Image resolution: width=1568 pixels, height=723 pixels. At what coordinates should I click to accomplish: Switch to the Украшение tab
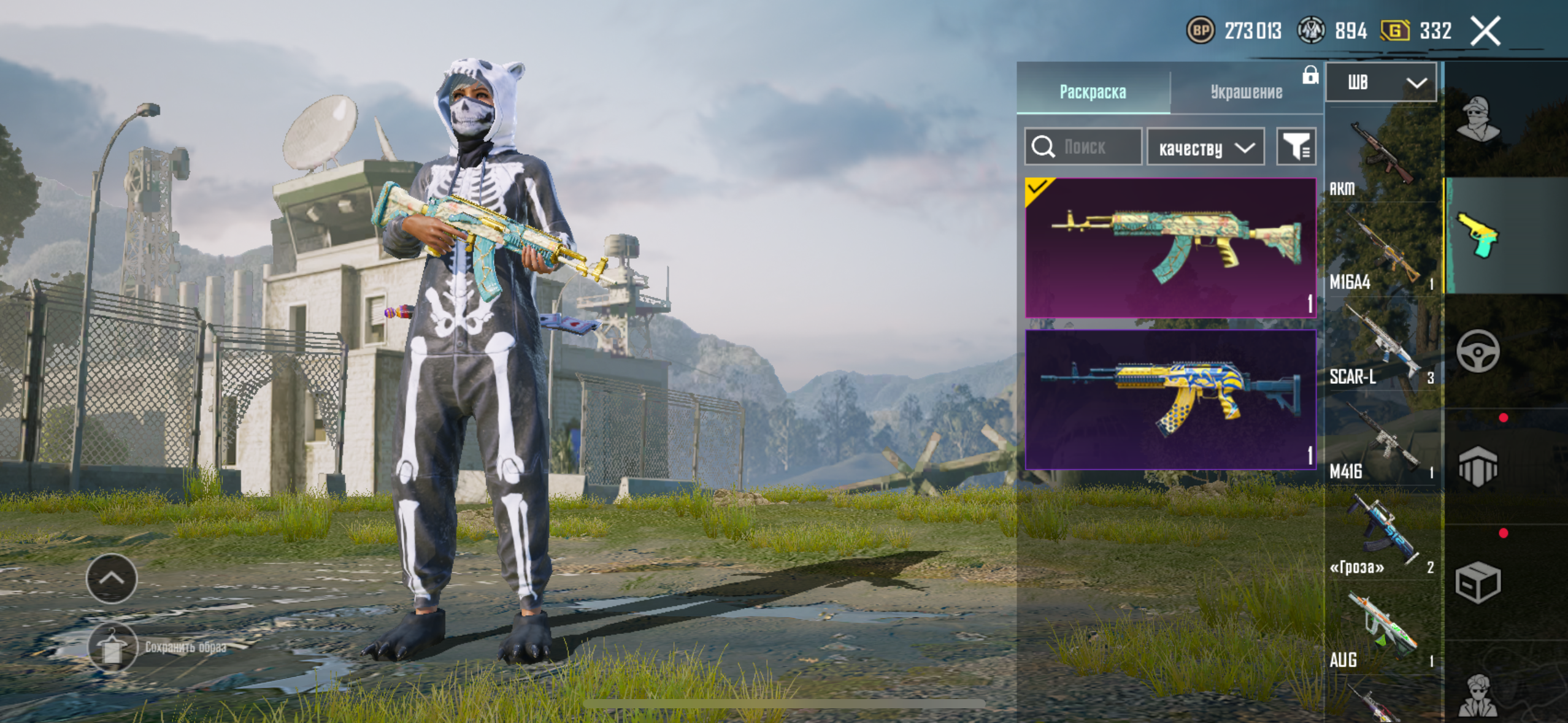1246,92
